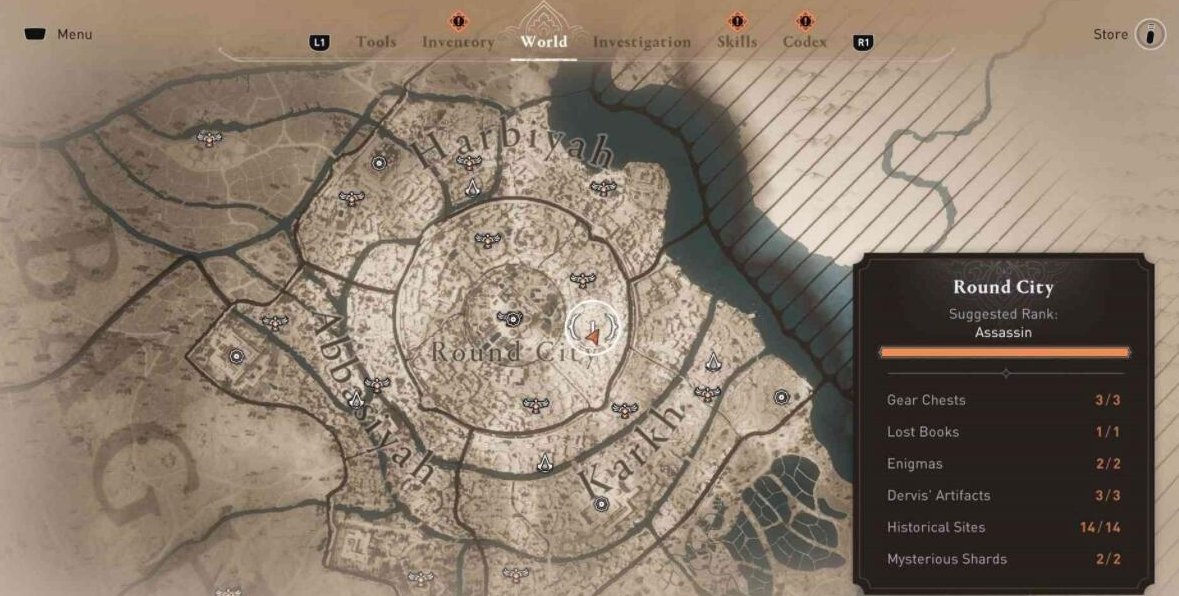Select the Dervis' Artifacts row
Viewport: 1179px width, 596px height.
(x=1004, y=496)
